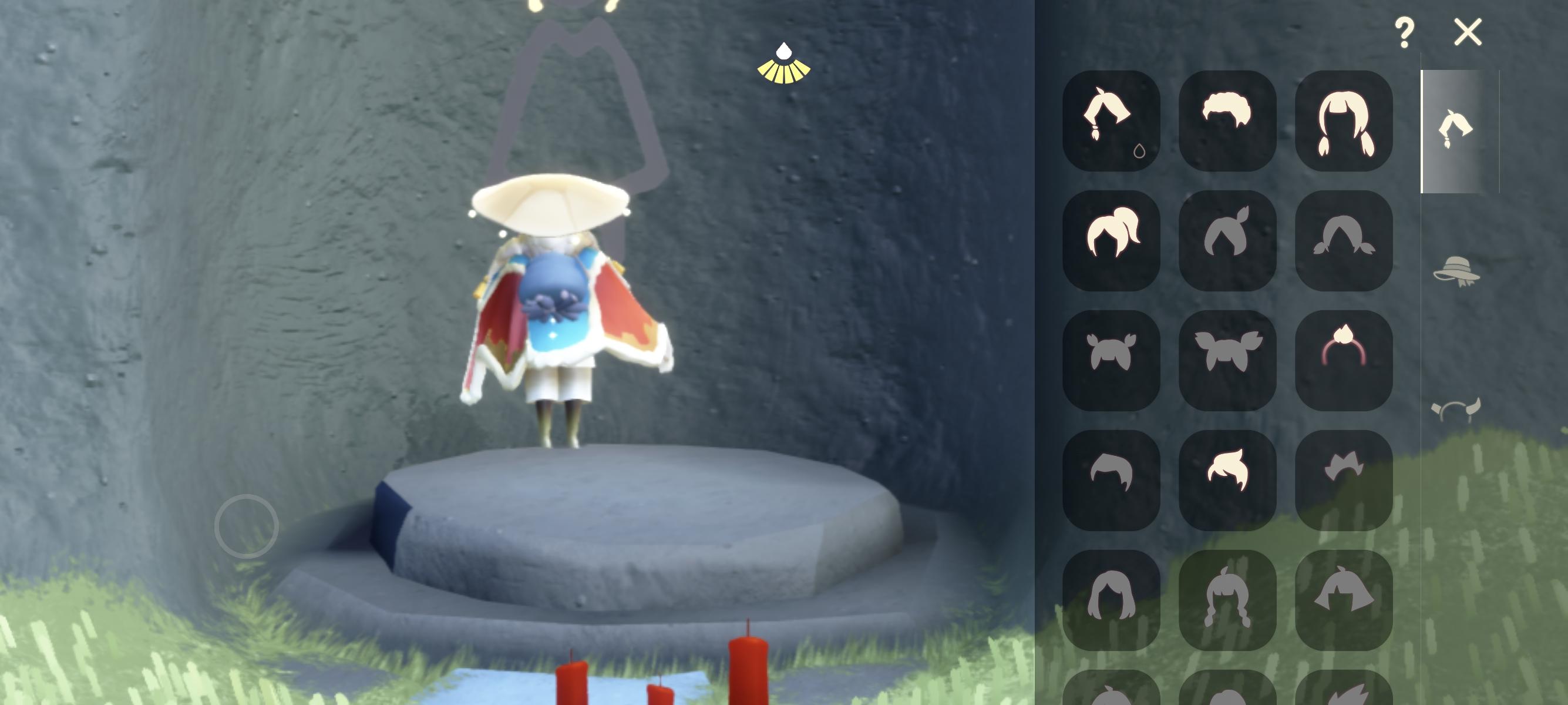This screenshot has height=705, width=1568.
Task: Select the ponytail hairstyle option
Action: tap(1112, 237)
